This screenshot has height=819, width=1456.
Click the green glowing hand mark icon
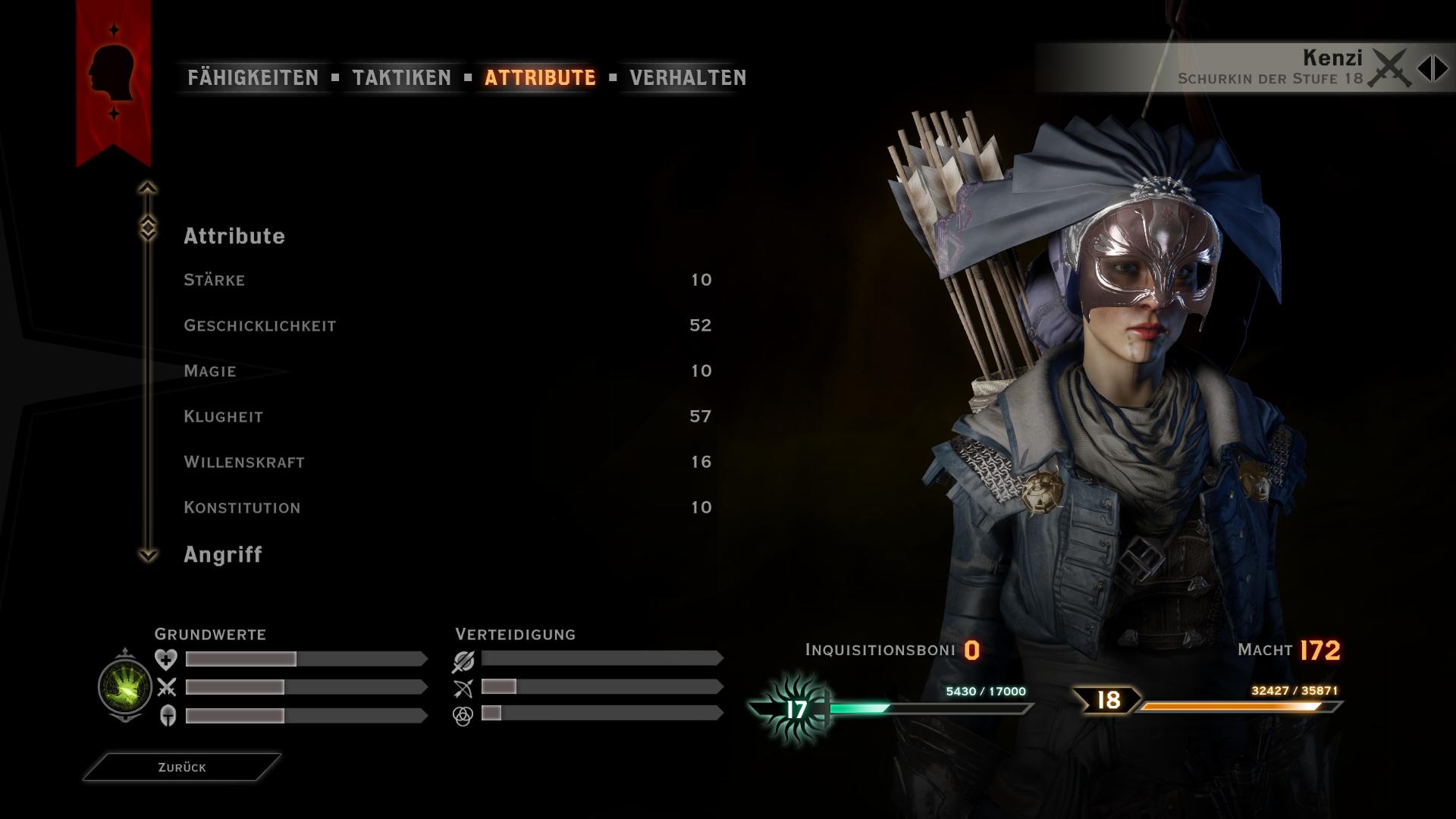point(125,686)
